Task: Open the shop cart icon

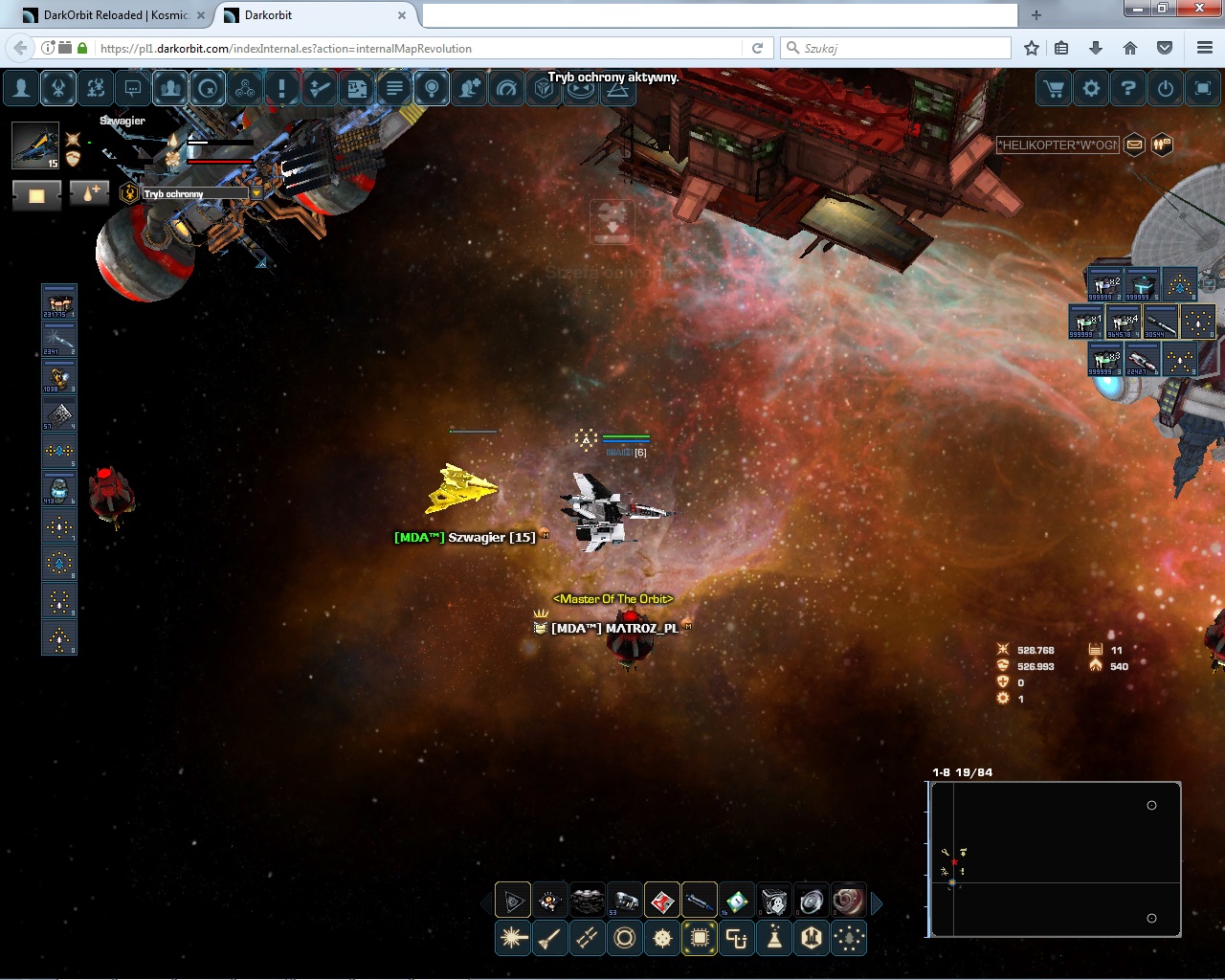Action: pos(1054,89)
